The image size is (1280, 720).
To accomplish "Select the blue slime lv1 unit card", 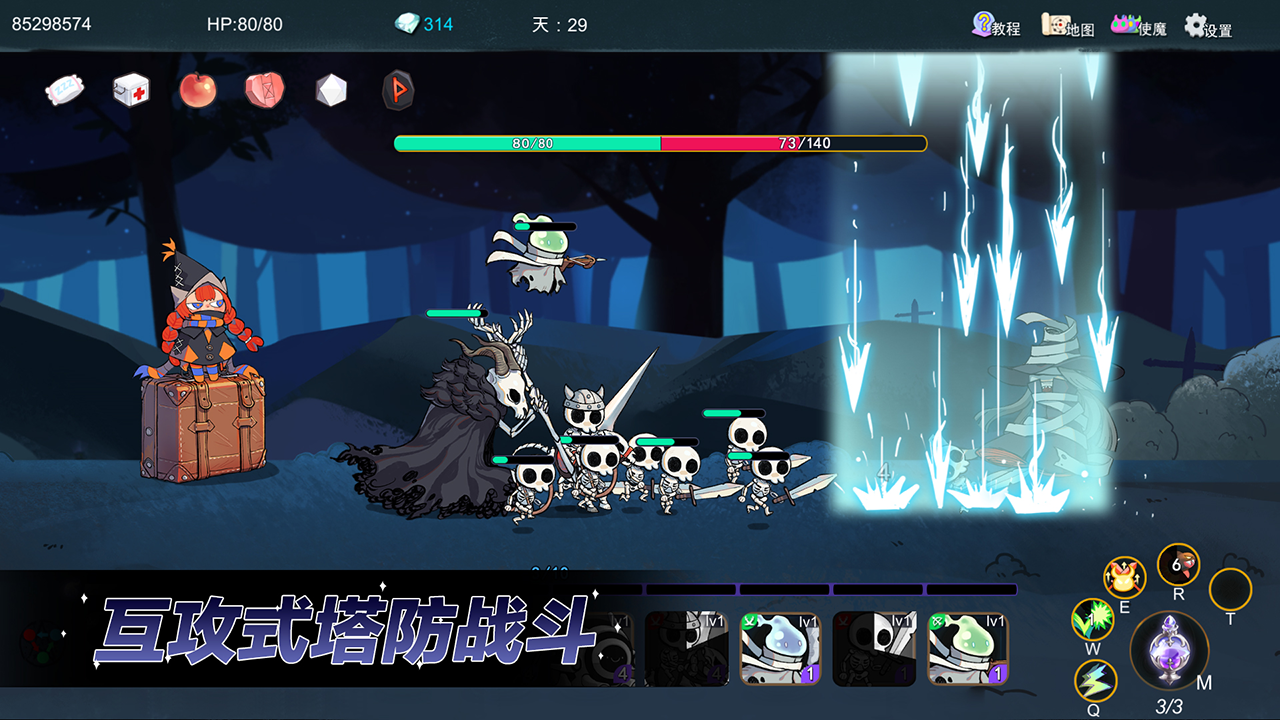I will pos(782,650).
